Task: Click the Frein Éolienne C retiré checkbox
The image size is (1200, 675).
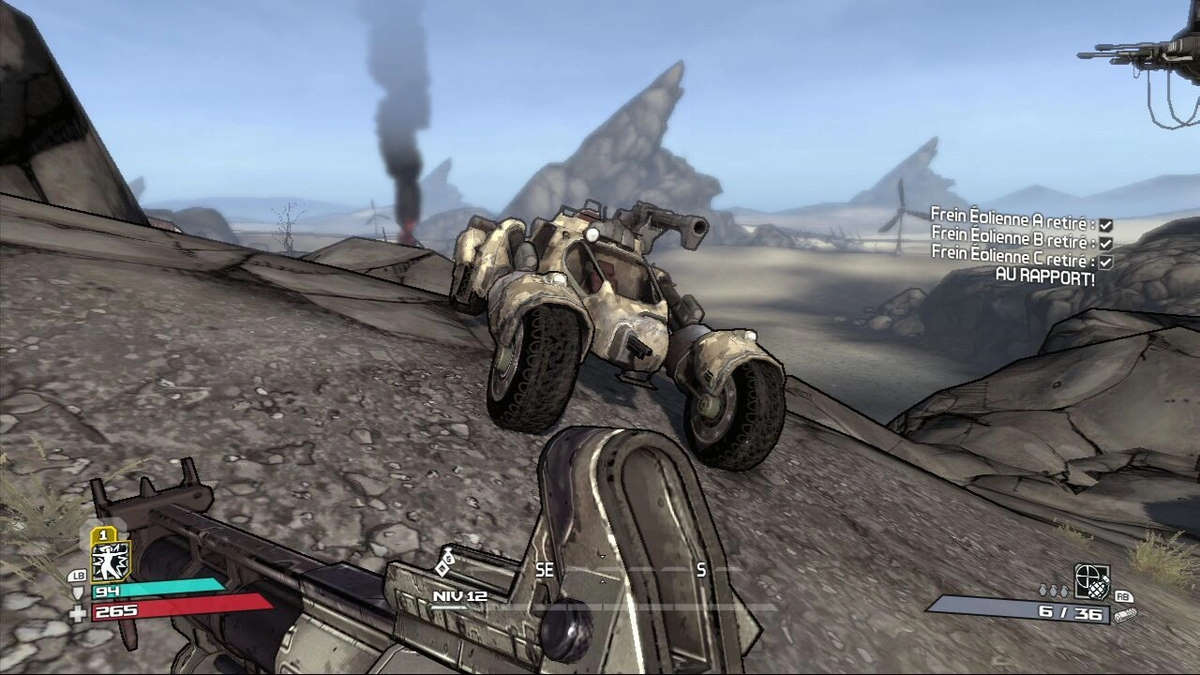Action: click(x=1105, y=261)
